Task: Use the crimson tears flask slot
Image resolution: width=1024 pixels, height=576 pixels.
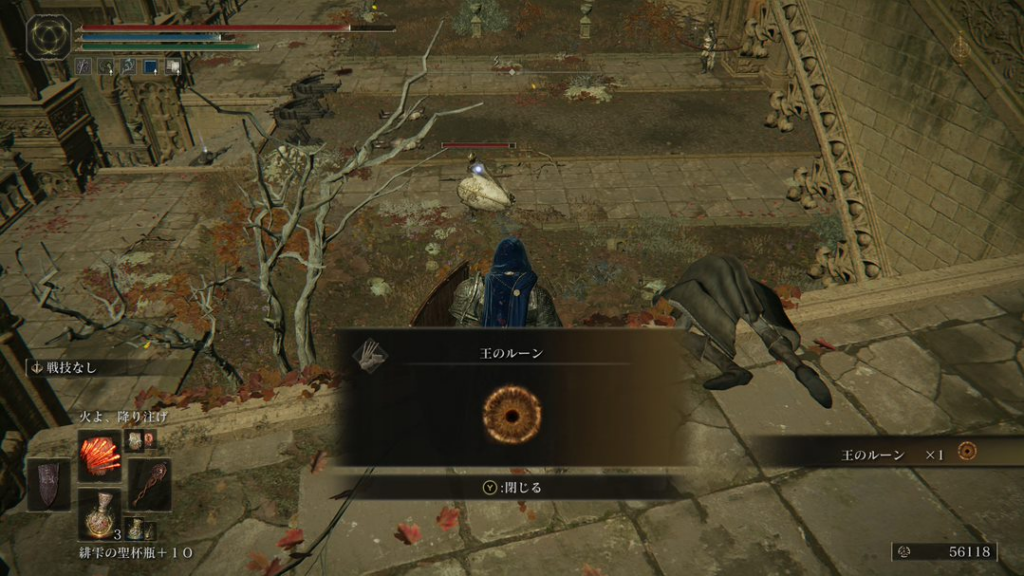Action: [x=100, y=514]
